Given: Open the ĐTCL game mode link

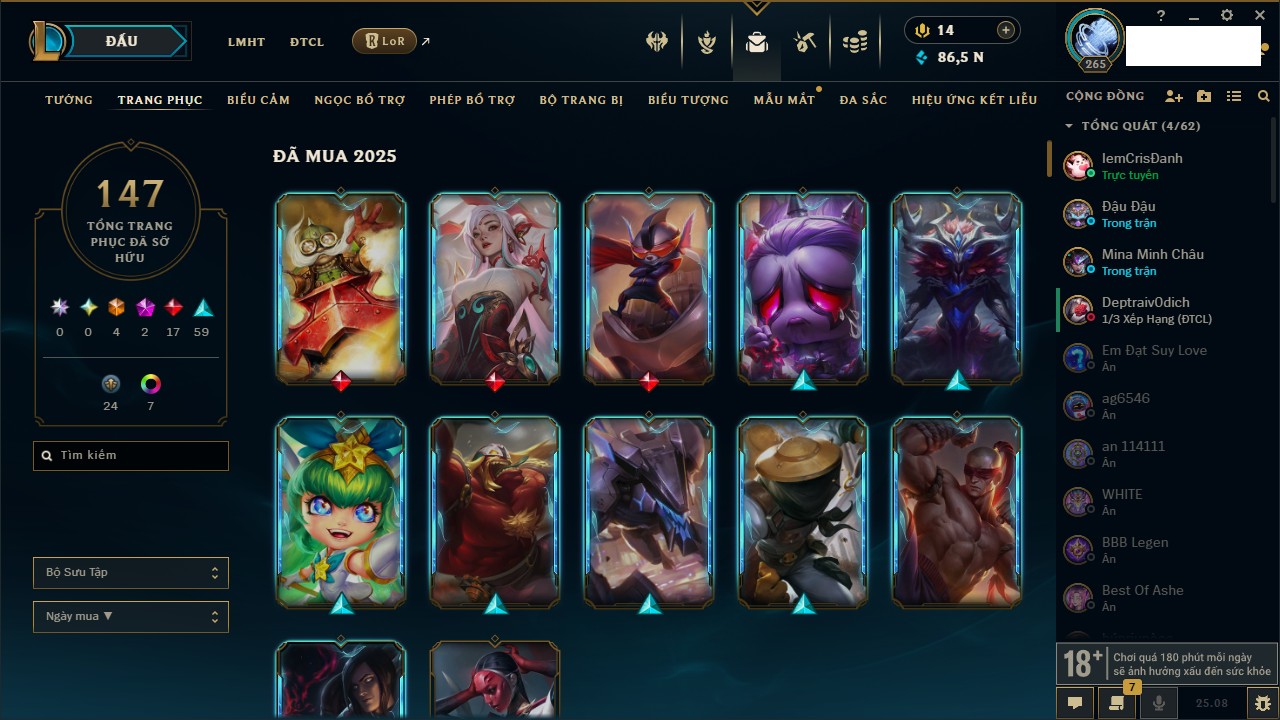Looking at the screenshot, I should click(306, 42).
